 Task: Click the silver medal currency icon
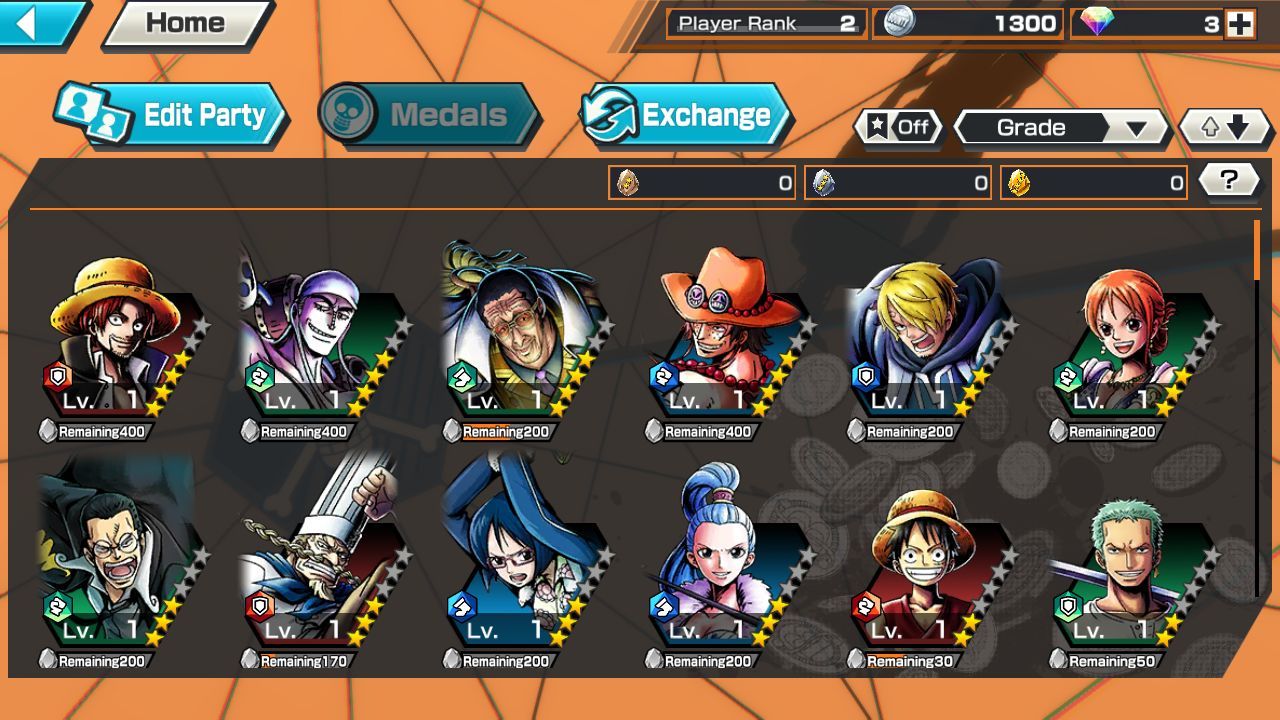tap(822, 181)
